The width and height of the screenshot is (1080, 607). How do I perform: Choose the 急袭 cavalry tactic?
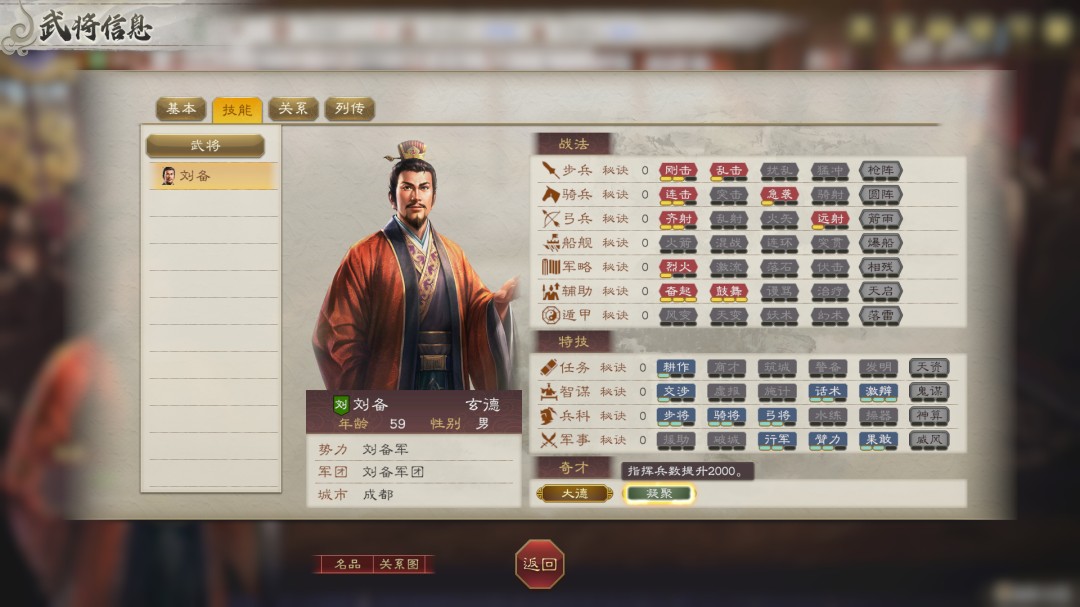779,194
